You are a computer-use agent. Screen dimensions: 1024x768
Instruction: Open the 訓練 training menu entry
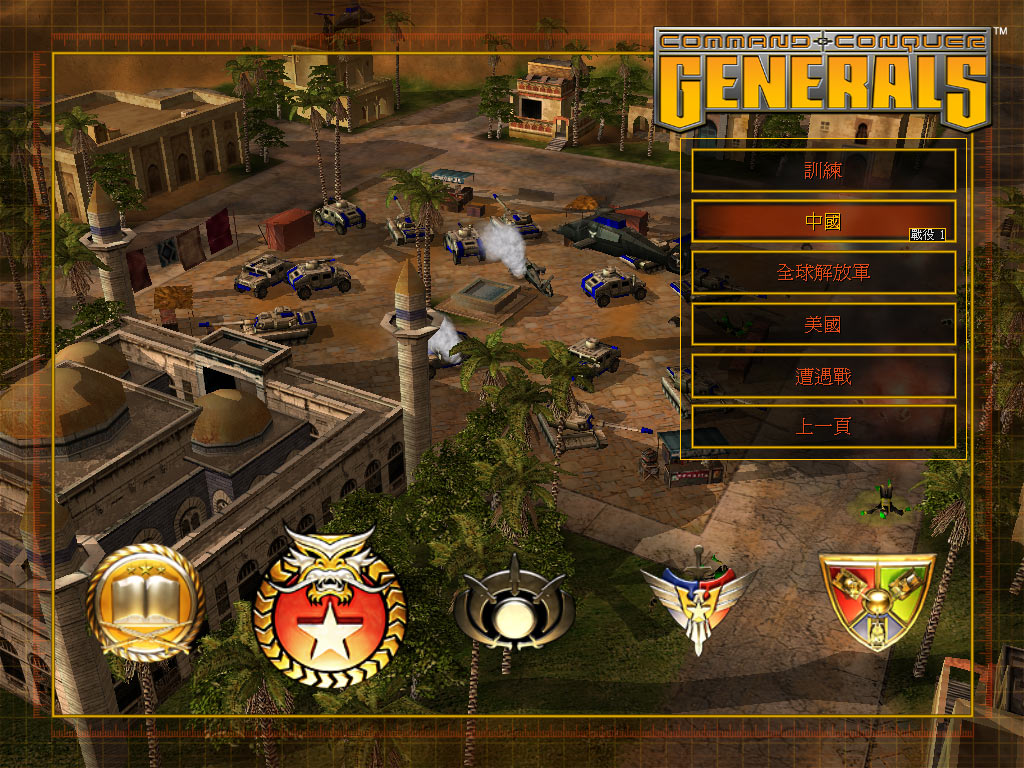click(823, 171)
